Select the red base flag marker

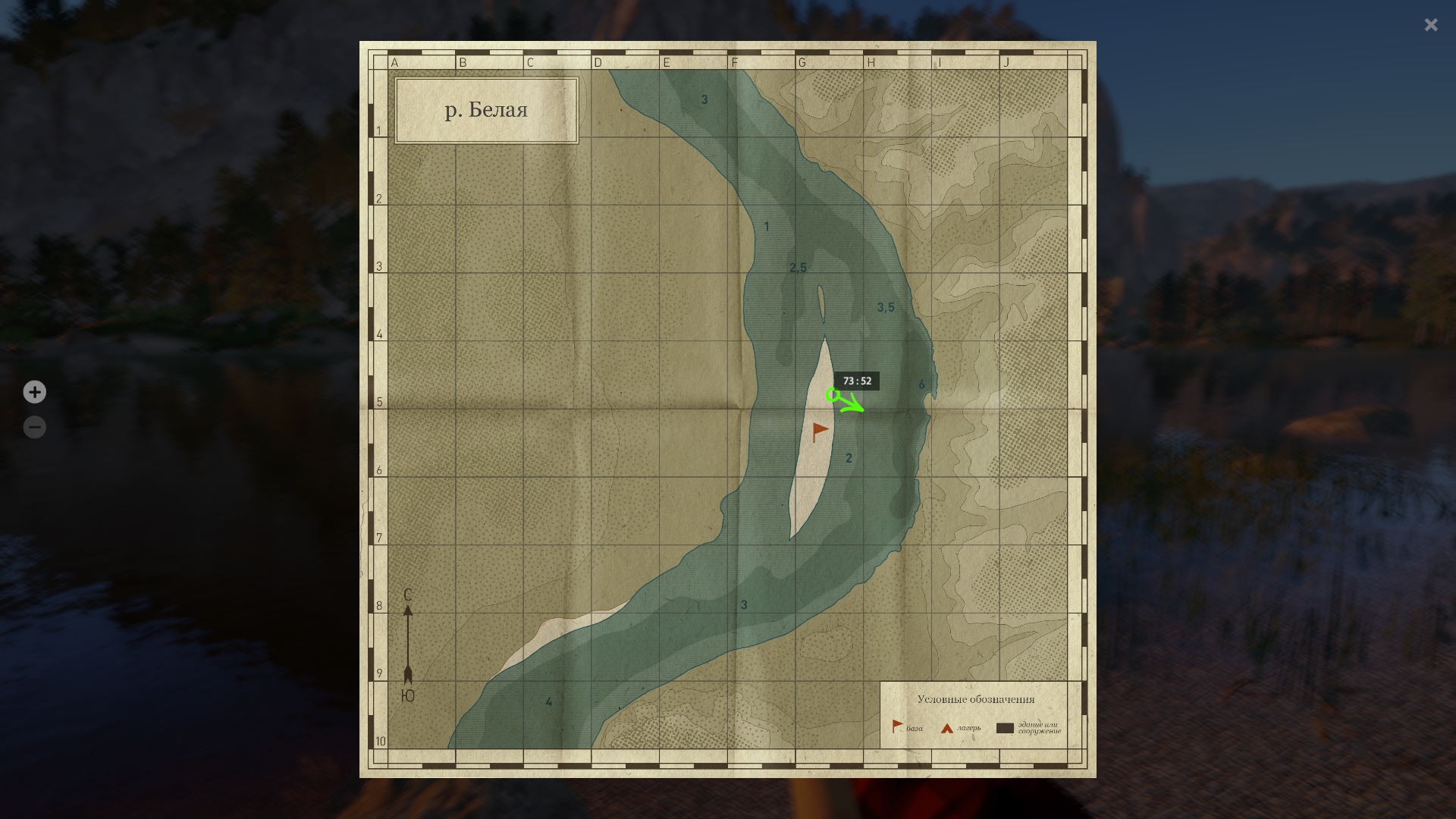click(820, 431)
